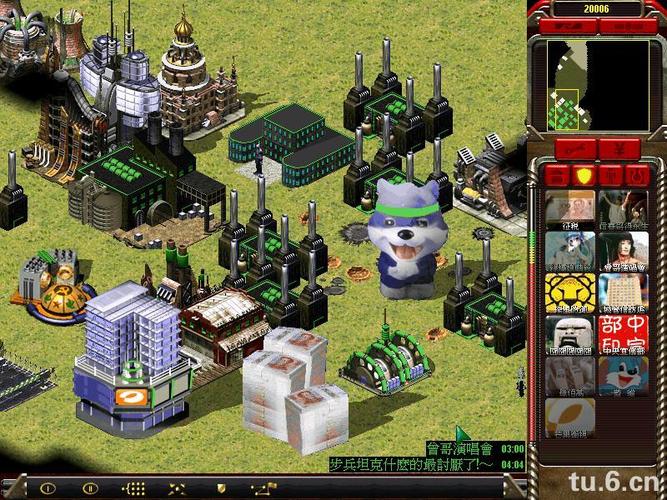Screen dimensions: 667x500
Task: Choose the stone head statue cameo
Action: point(570,334)
